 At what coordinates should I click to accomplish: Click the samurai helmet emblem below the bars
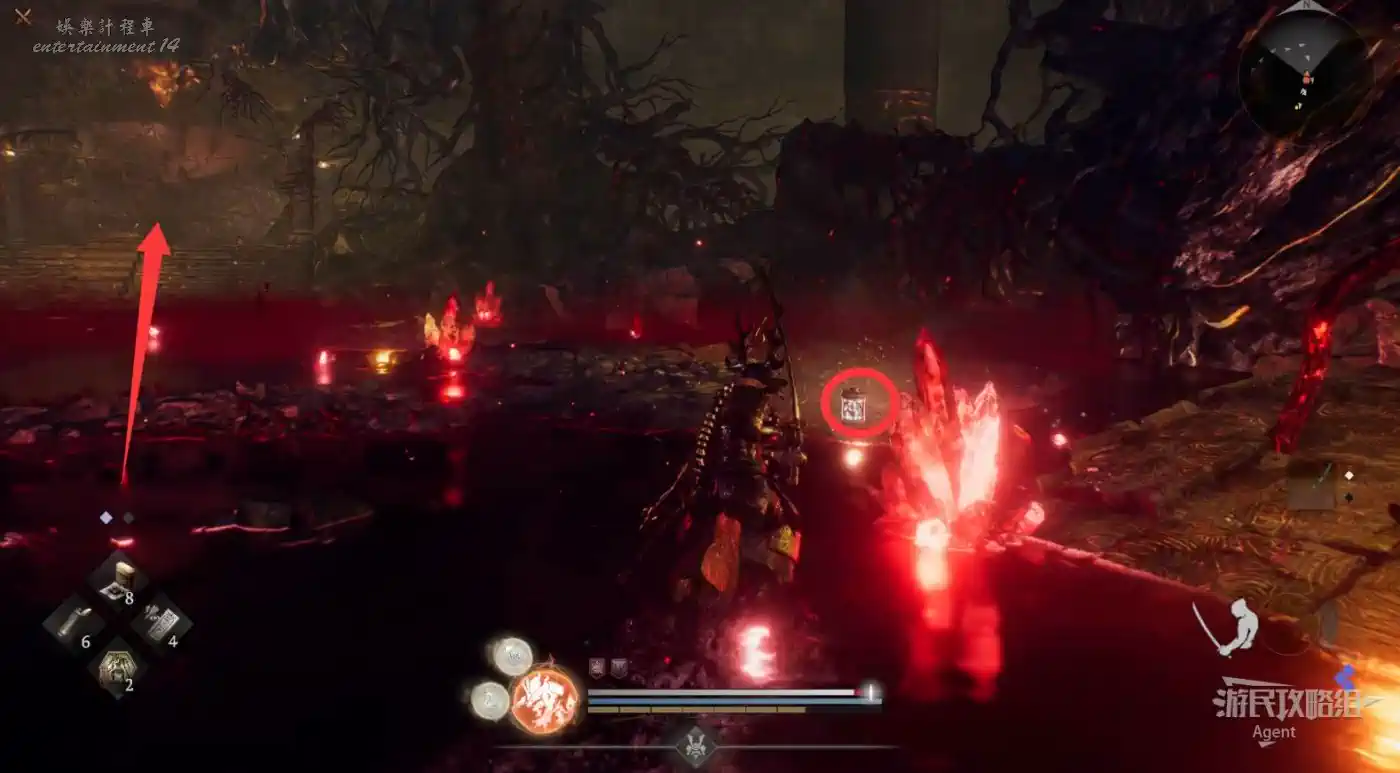coord(696,745)
